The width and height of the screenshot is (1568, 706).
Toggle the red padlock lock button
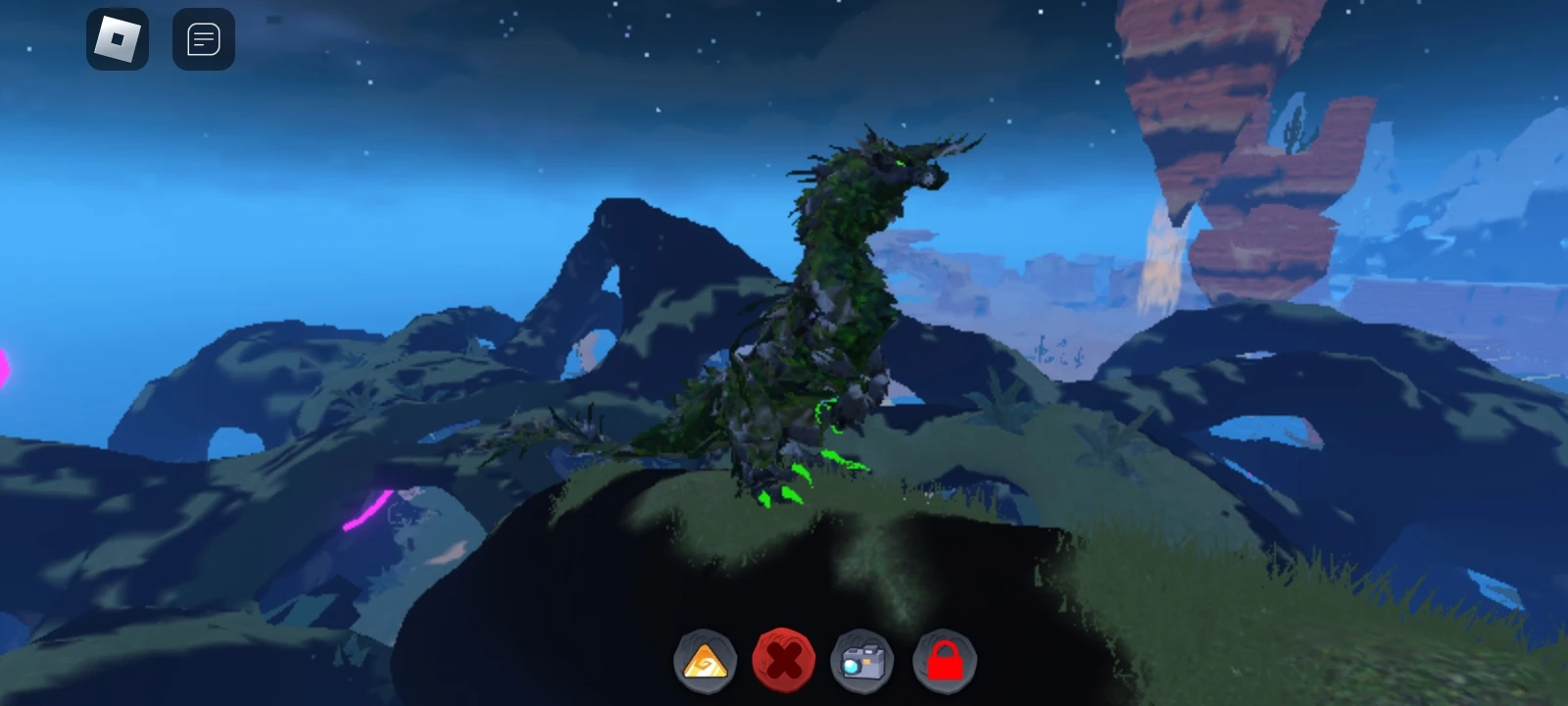click(x=943, y=660)
